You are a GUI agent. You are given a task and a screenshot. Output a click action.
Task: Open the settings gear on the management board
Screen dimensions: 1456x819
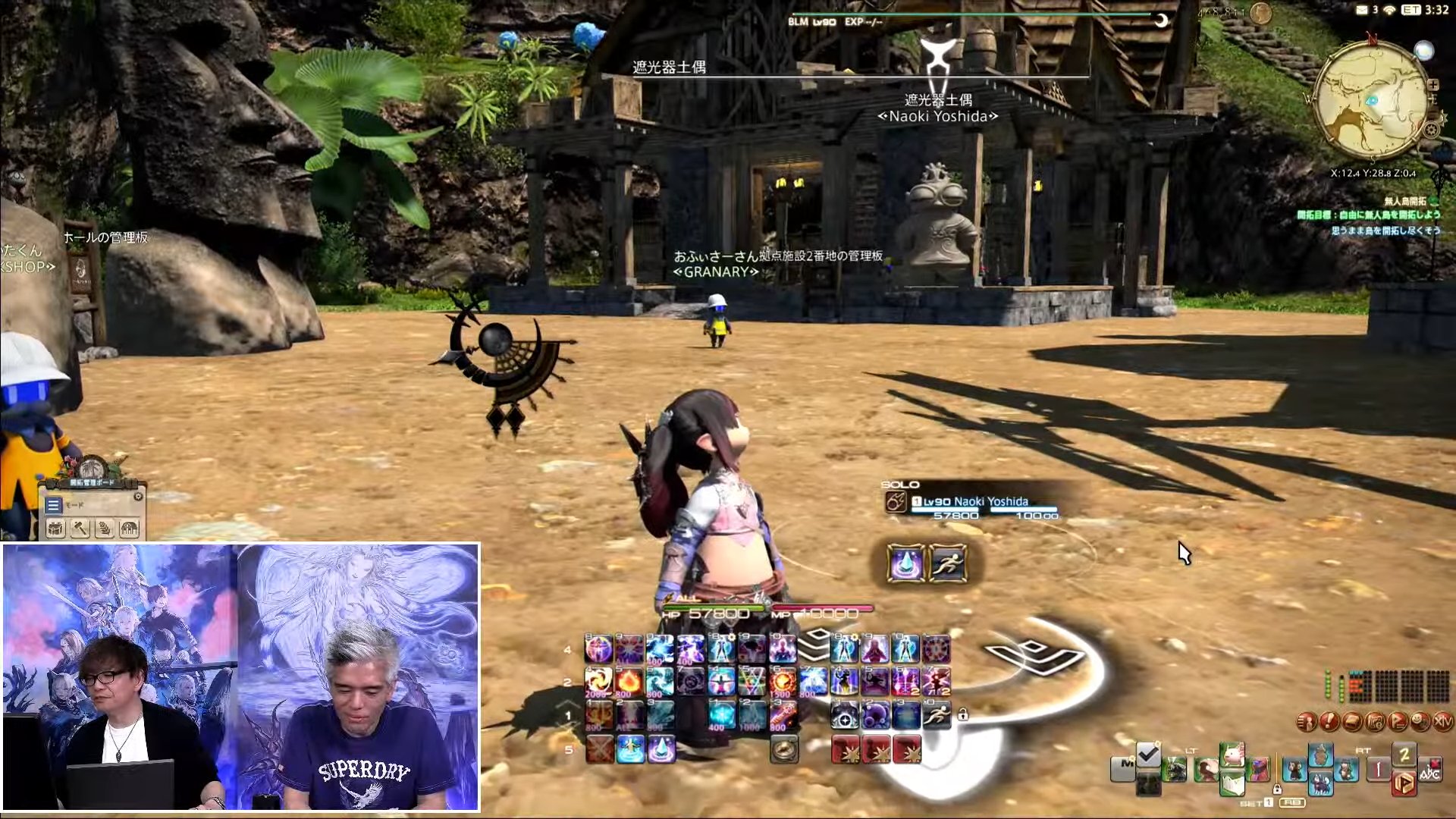pyautogui.click(x=137, y=497)
